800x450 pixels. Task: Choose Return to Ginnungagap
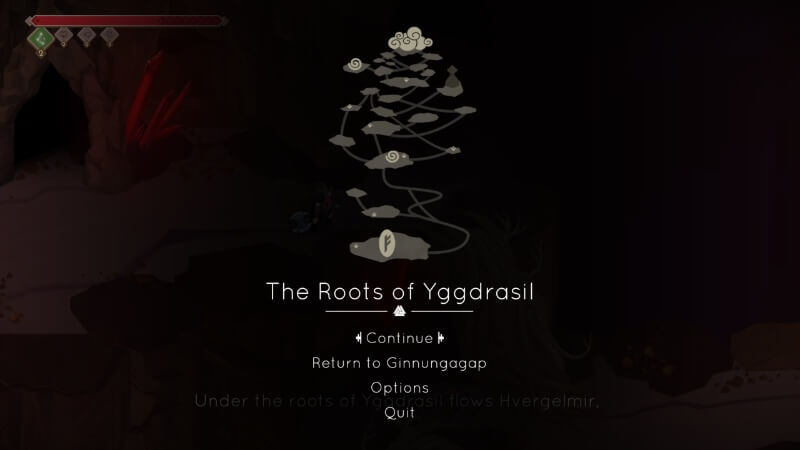pyautogui.click(x=399, y=363)
